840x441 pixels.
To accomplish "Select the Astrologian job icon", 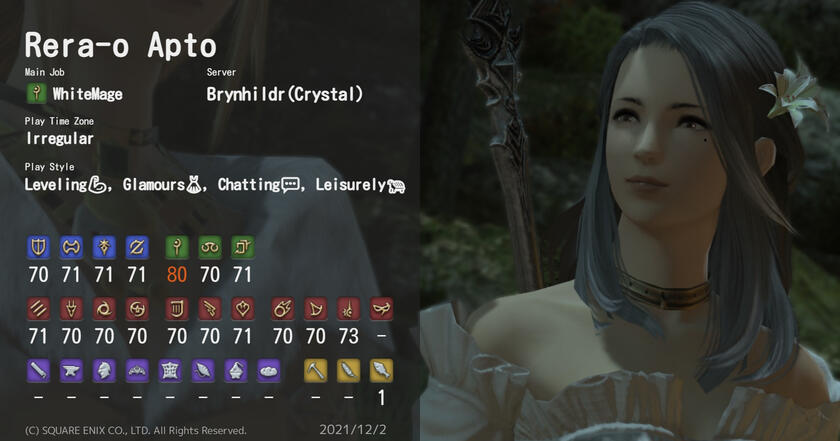I will (x=243, y=246).
